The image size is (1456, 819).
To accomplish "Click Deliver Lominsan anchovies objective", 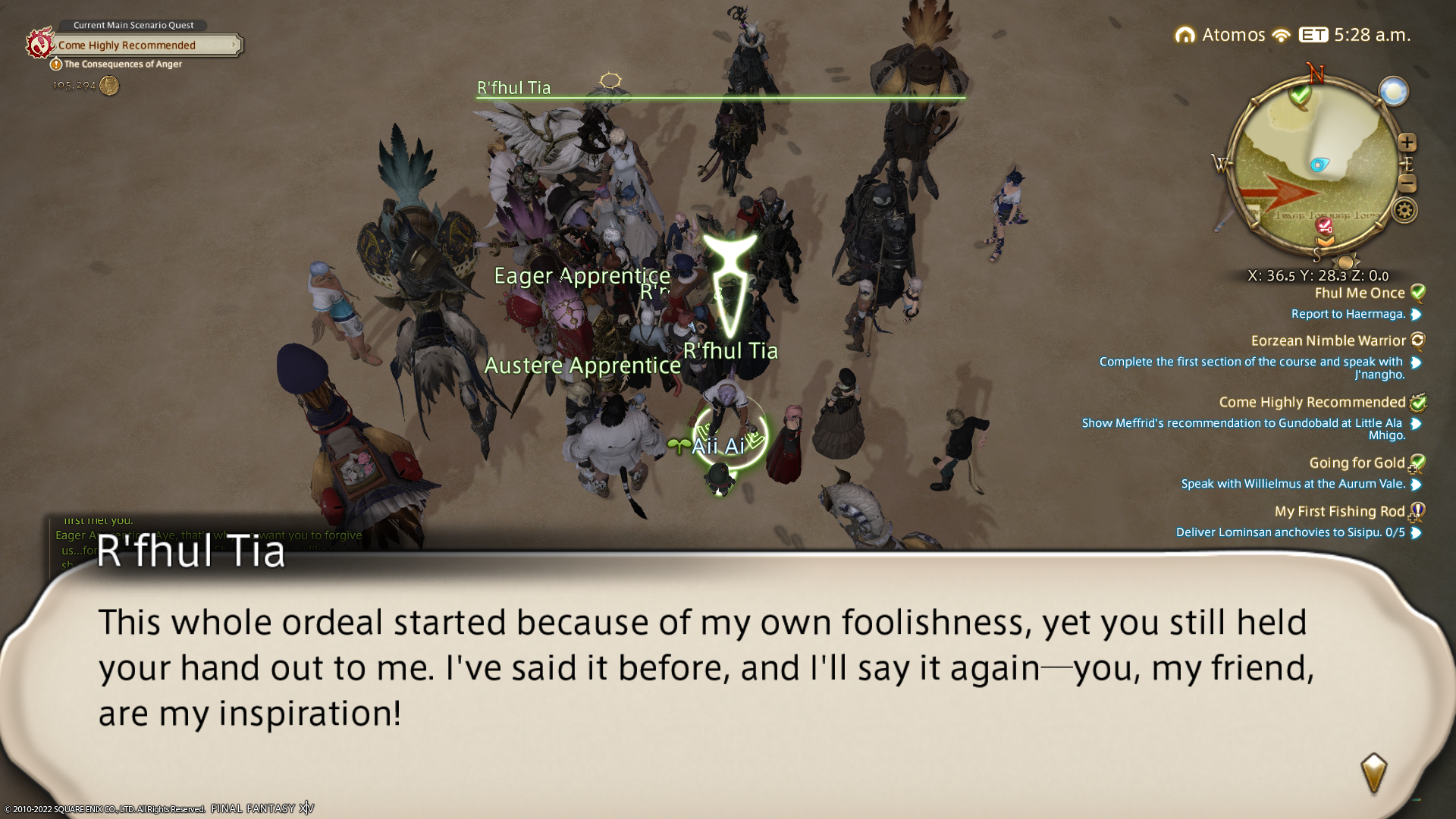I will (x=1290, y=532).
